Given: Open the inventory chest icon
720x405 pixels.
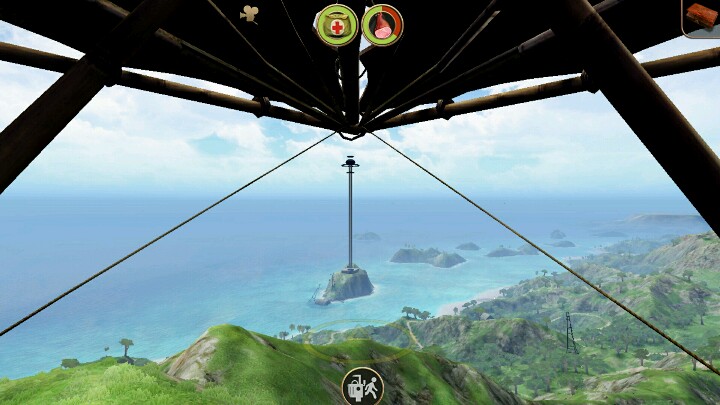Looking at the screenshot, I should (x=704, y=17).
